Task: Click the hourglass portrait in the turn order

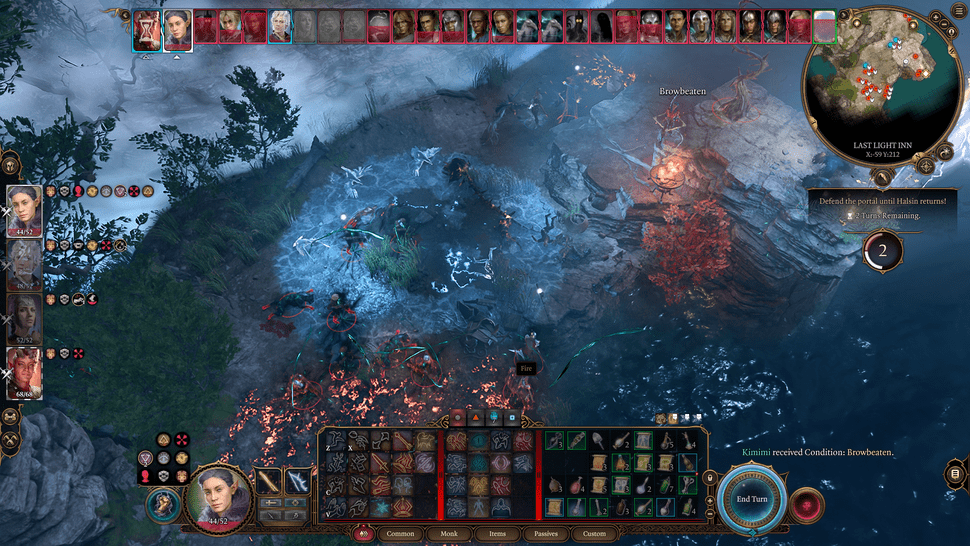Action: click(148, 30)
